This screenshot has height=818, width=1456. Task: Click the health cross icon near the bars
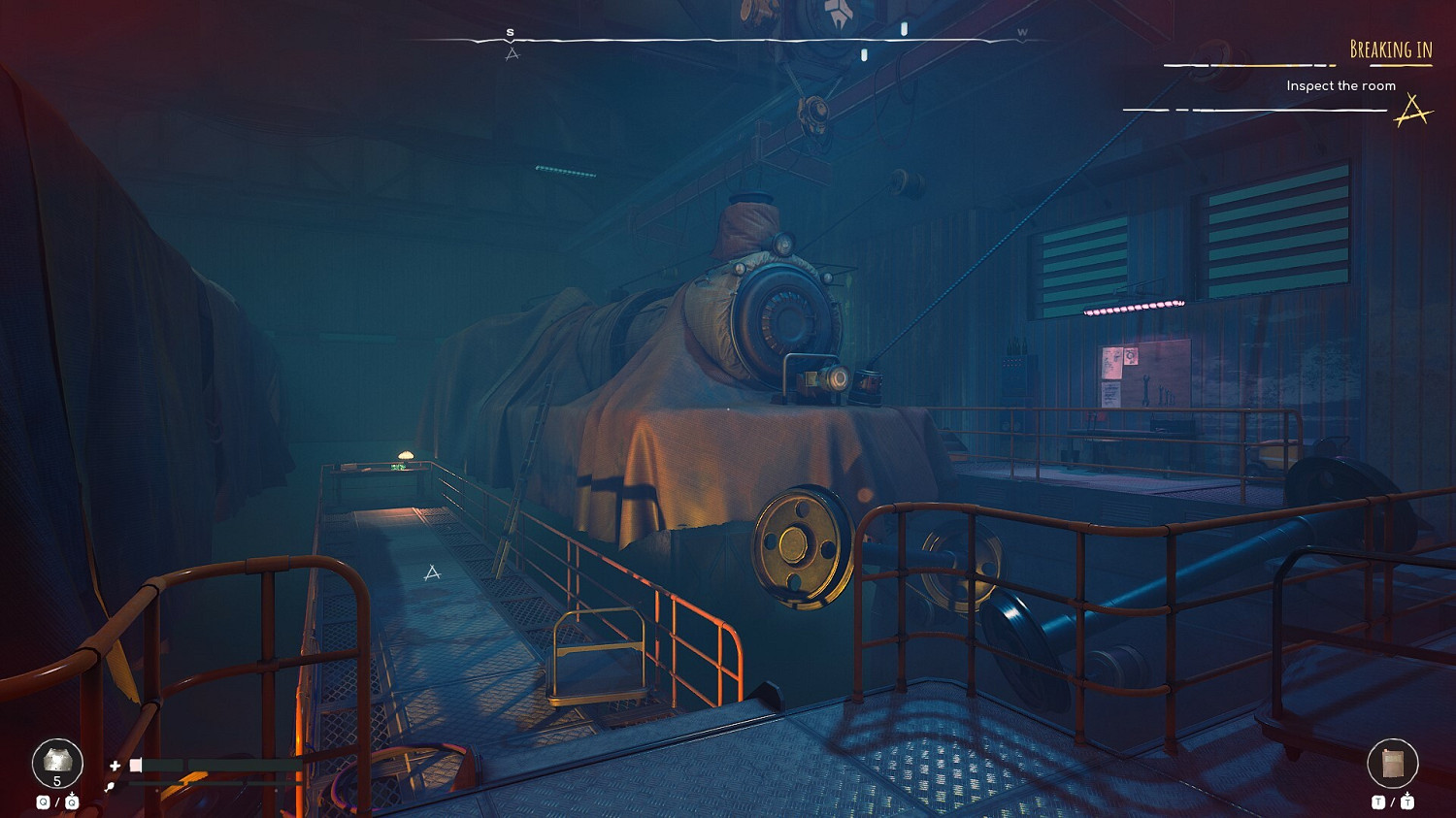pyautogui.click(x=115, y=766)
